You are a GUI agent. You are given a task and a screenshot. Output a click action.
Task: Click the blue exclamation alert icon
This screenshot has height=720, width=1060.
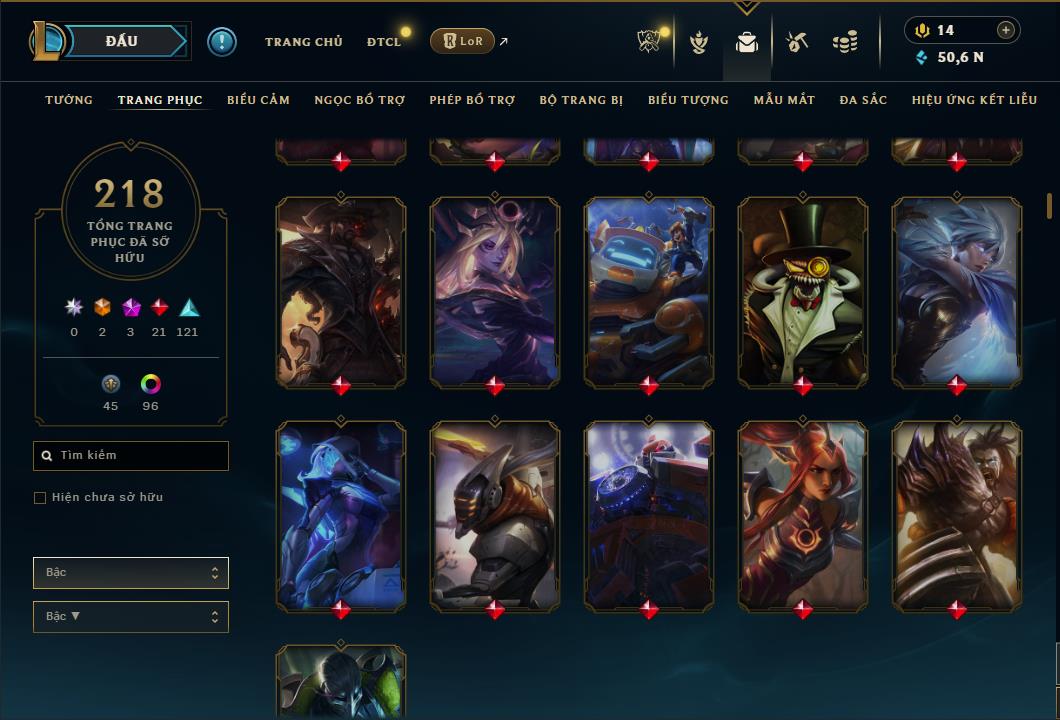(x=222, y=41)
